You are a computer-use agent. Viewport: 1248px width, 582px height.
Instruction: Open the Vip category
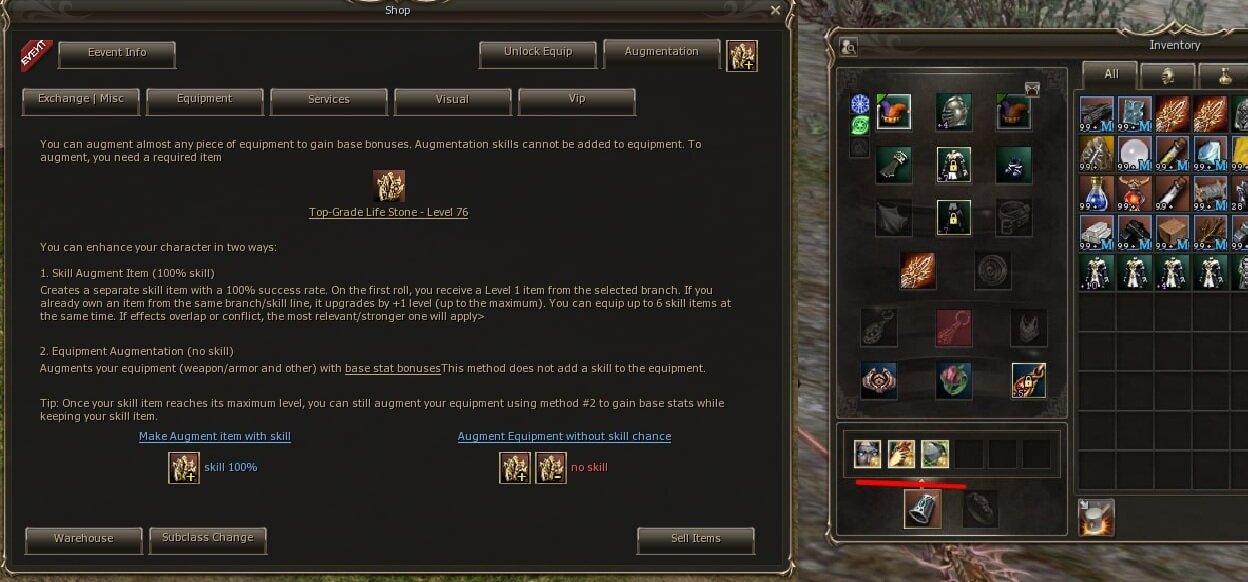pyautogui.click(x=576, y=100)
